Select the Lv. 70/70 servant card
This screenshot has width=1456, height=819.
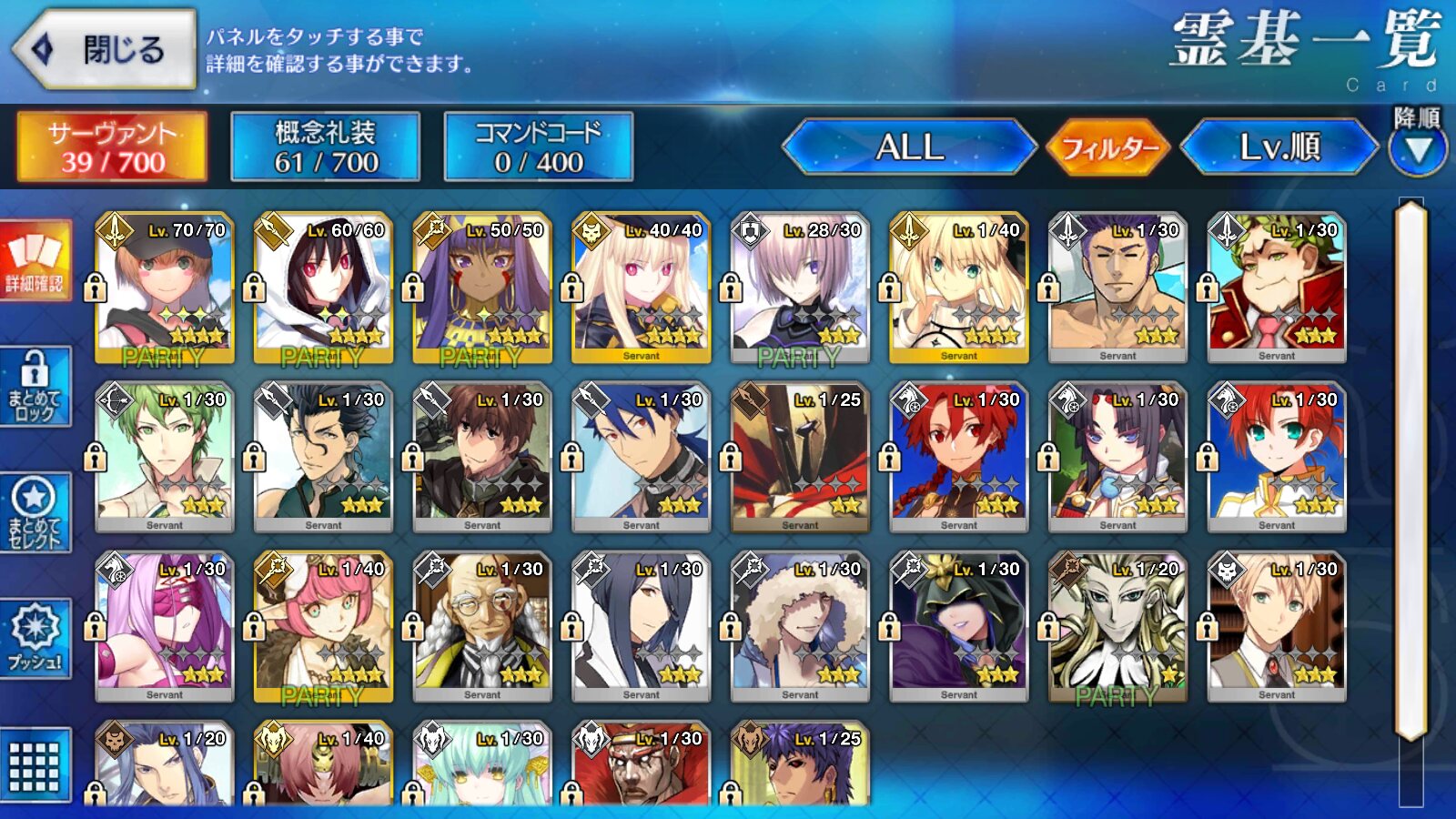point(165,288)
